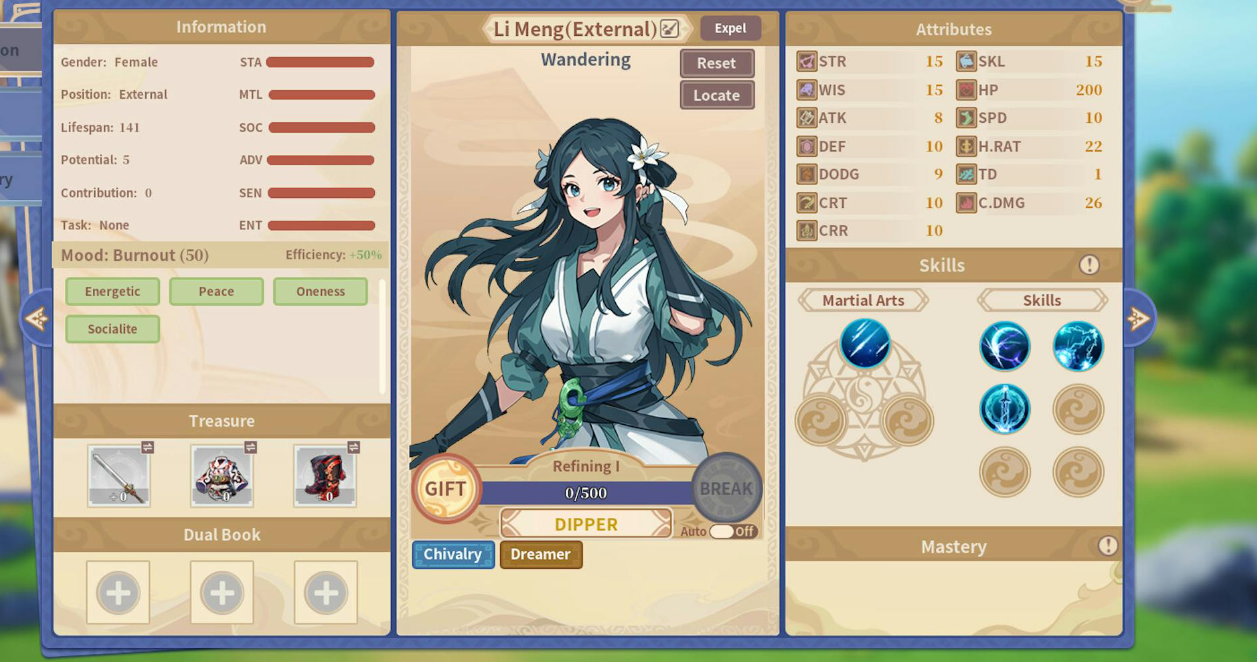Viewport: 1257px width, 662px height.
Task: Select the Dreamer trait tag
Action: 541,554
